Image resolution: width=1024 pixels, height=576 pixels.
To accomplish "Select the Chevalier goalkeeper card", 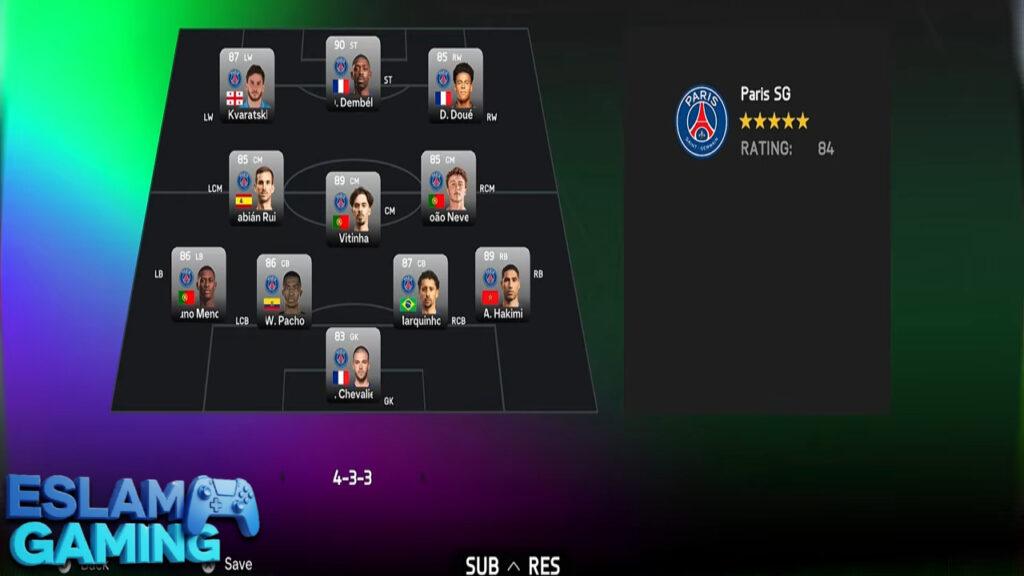I will [x=353, y=364].
